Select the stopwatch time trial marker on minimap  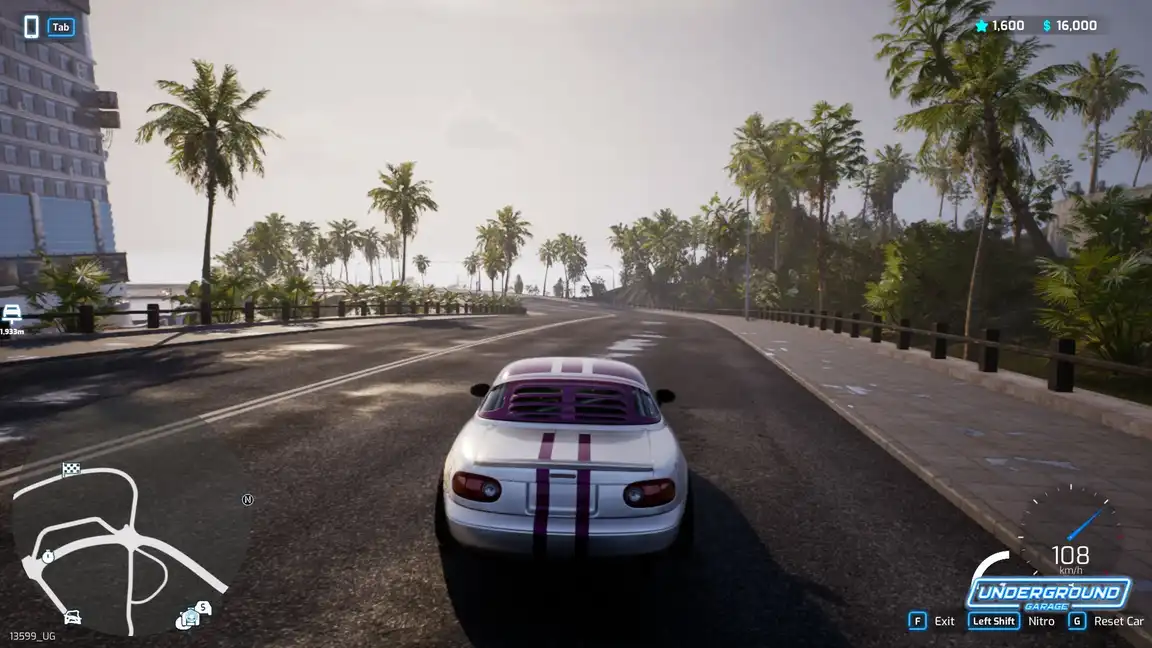47,555
